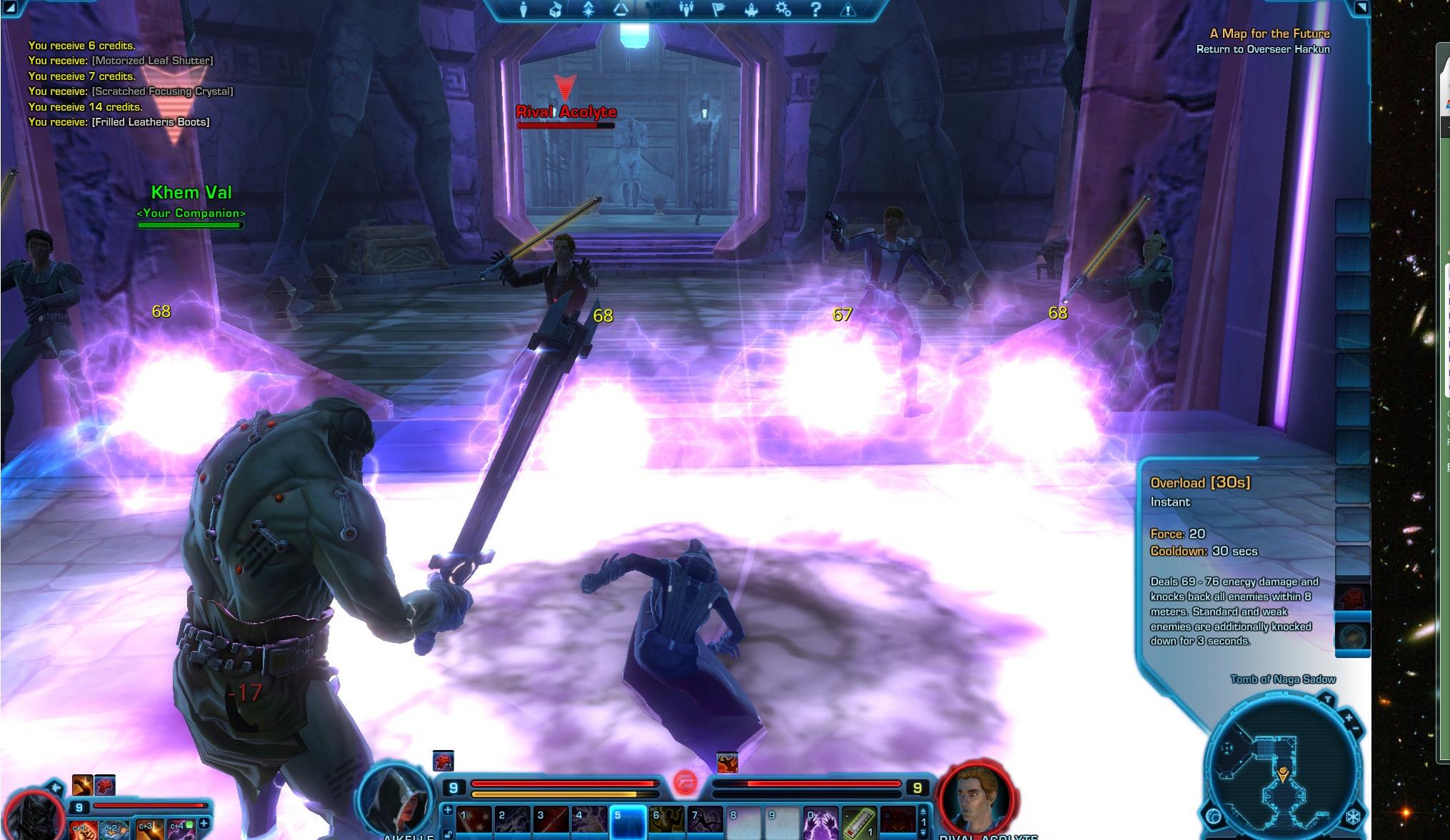Image resolution: width=1450 pixels, height=840 pixels.
Task: Activate the purple lightning hands ability slot 0
Action: (x=820, y=822)
